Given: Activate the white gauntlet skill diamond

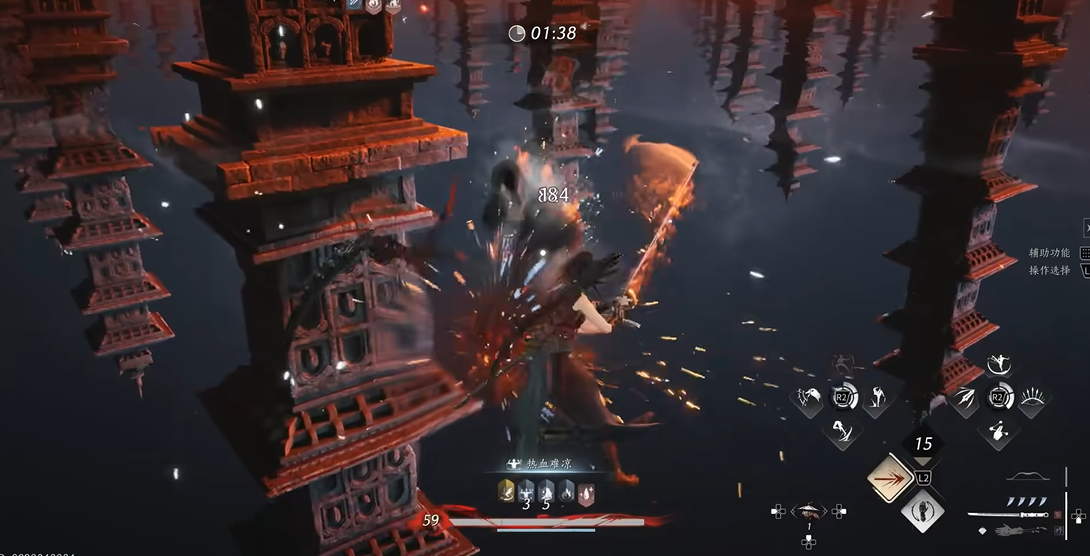Looking at the screenshot, I should [922, 512].
